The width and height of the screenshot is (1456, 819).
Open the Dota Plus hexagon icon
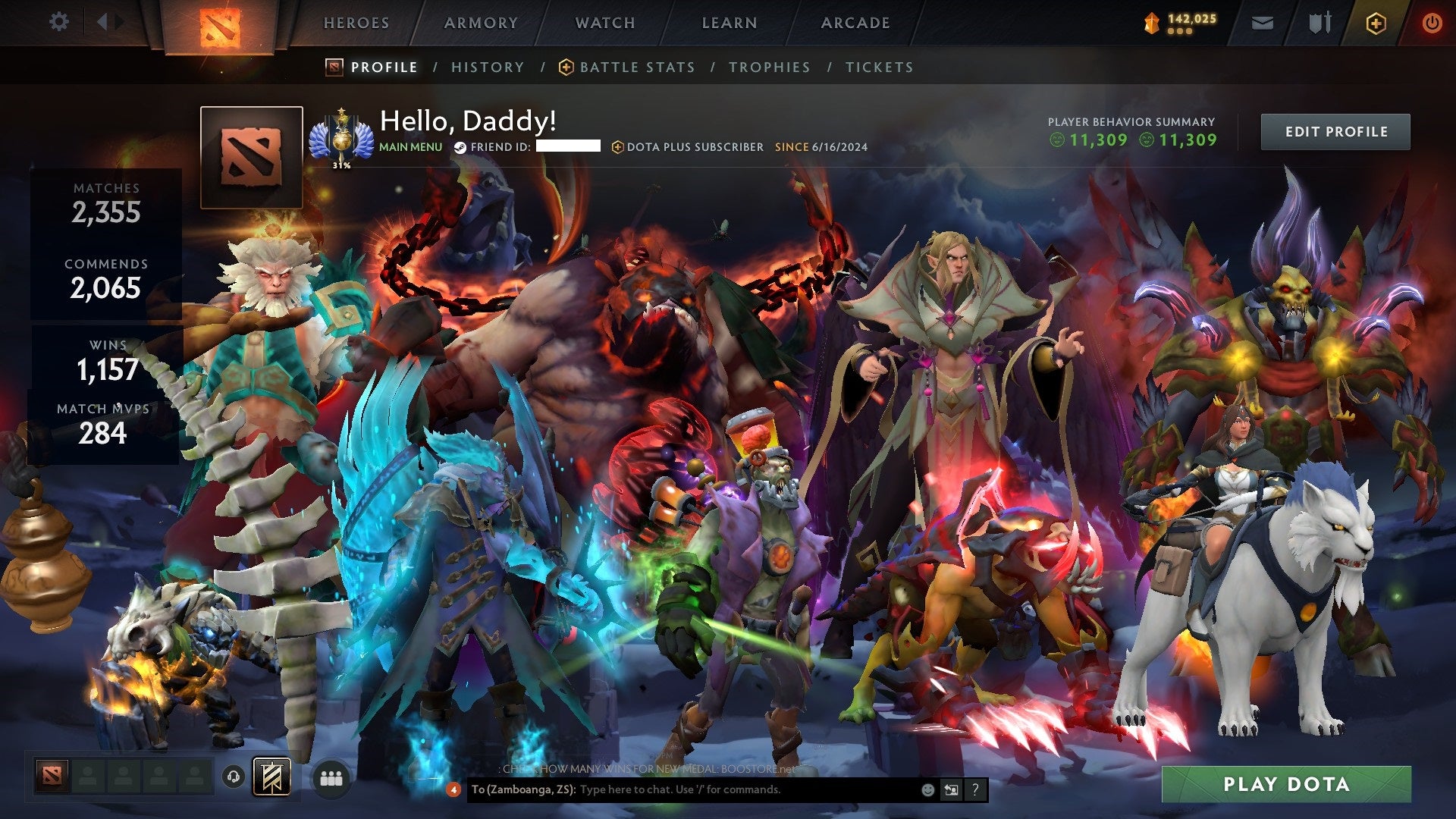click(1376, 22)
